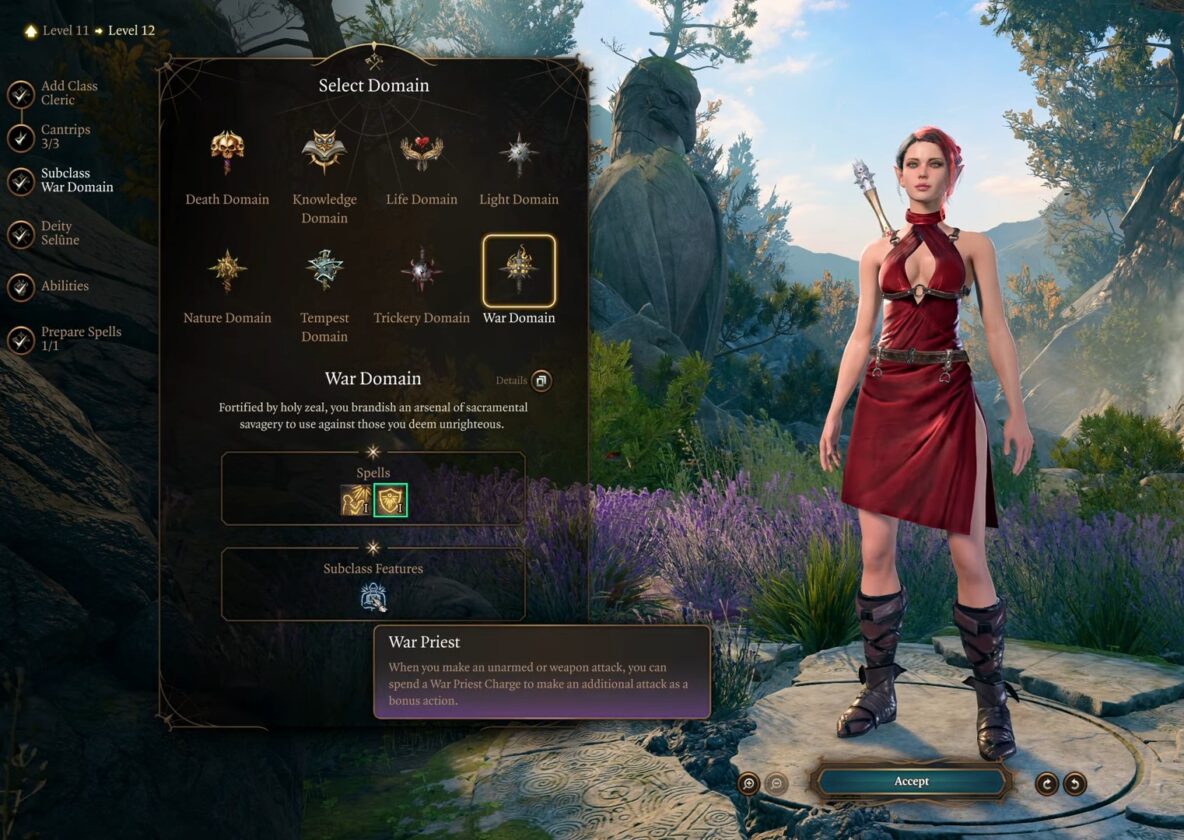Click the Shield of Faith spell icon
Screen dimensions: 1184x840
[390, 500]
